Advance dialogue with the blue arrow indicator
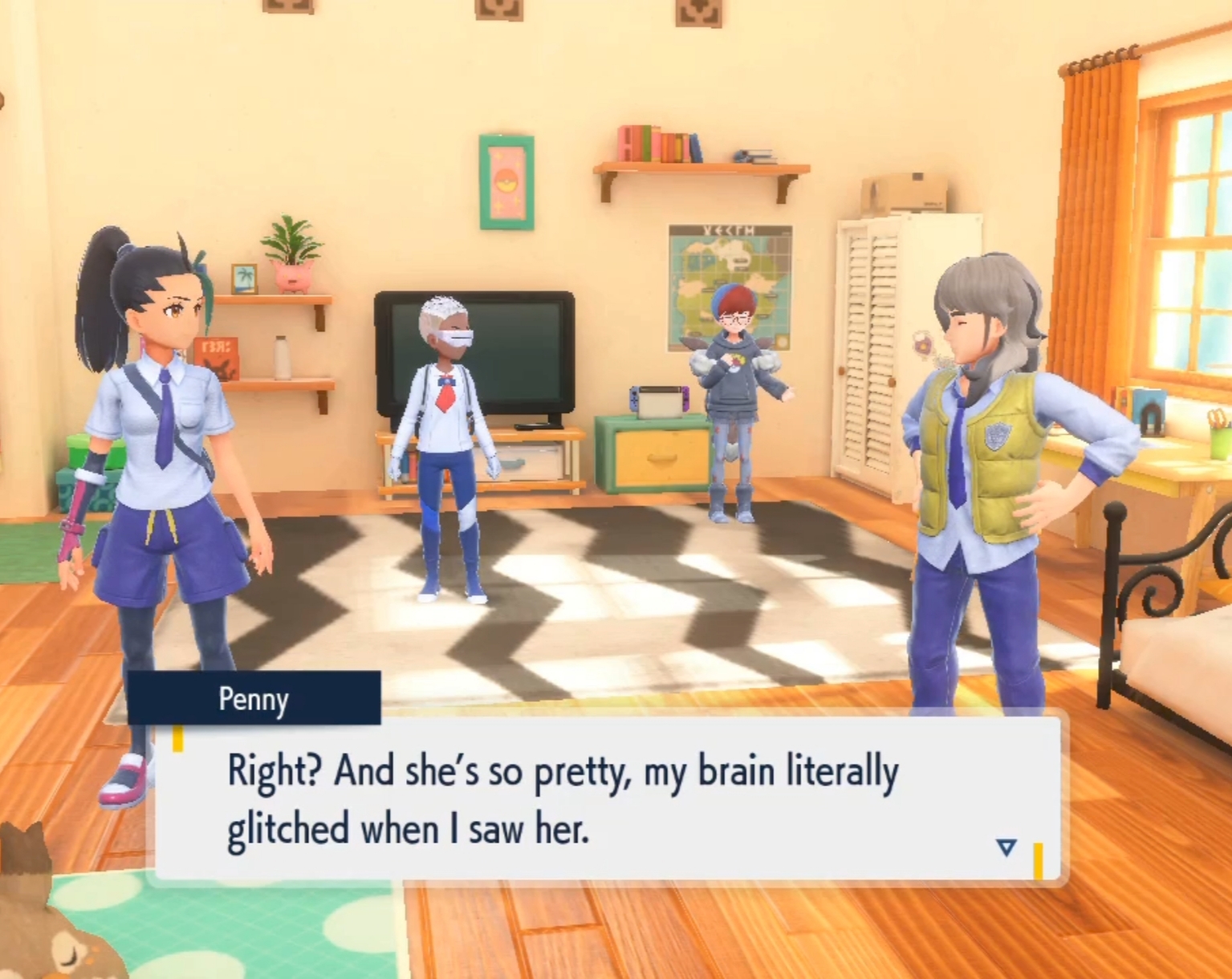The height and width of the screenshot is (979, 1232). 1006,847
